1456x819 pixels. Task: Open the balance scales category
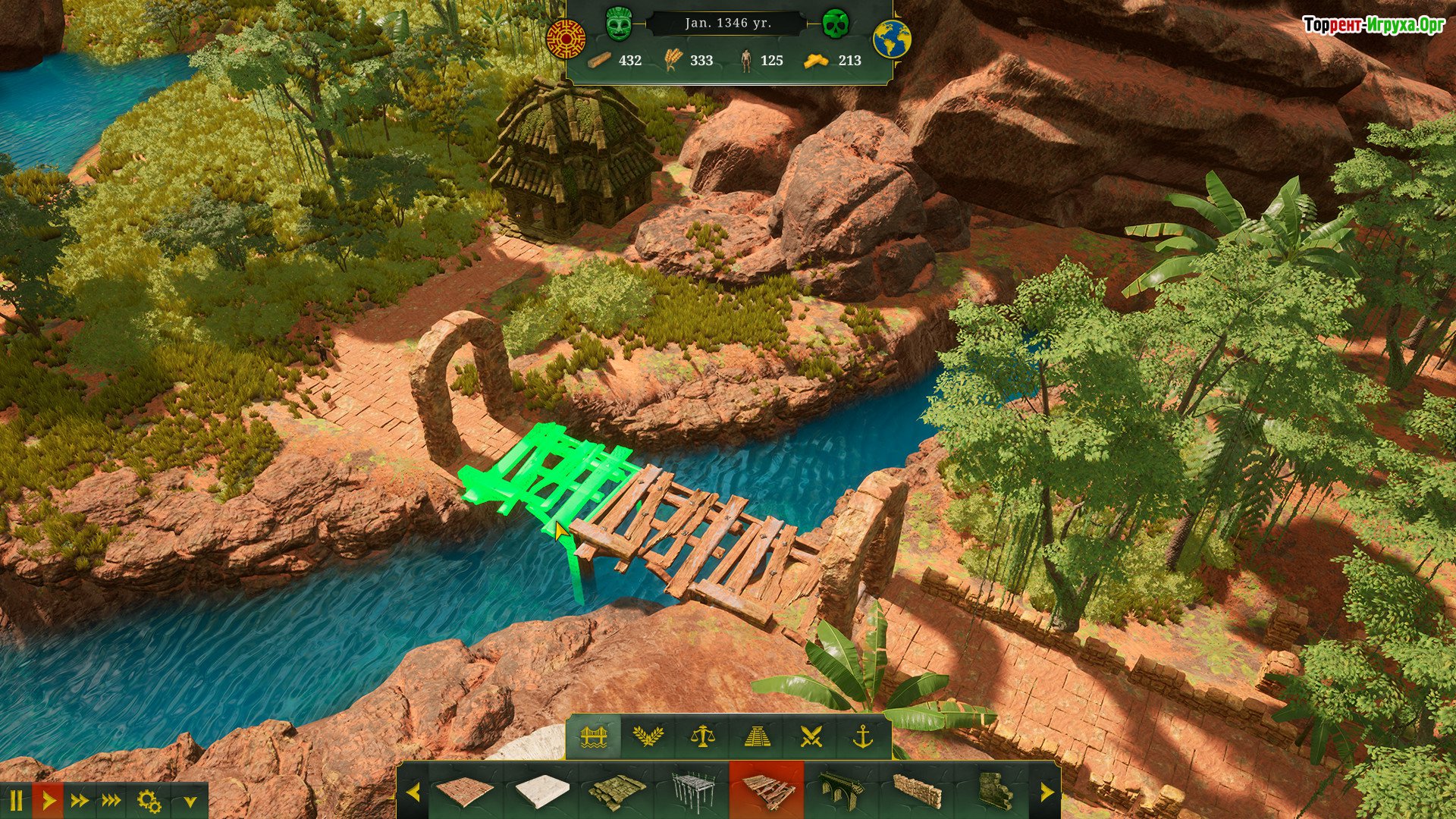(x=702, y=736)
